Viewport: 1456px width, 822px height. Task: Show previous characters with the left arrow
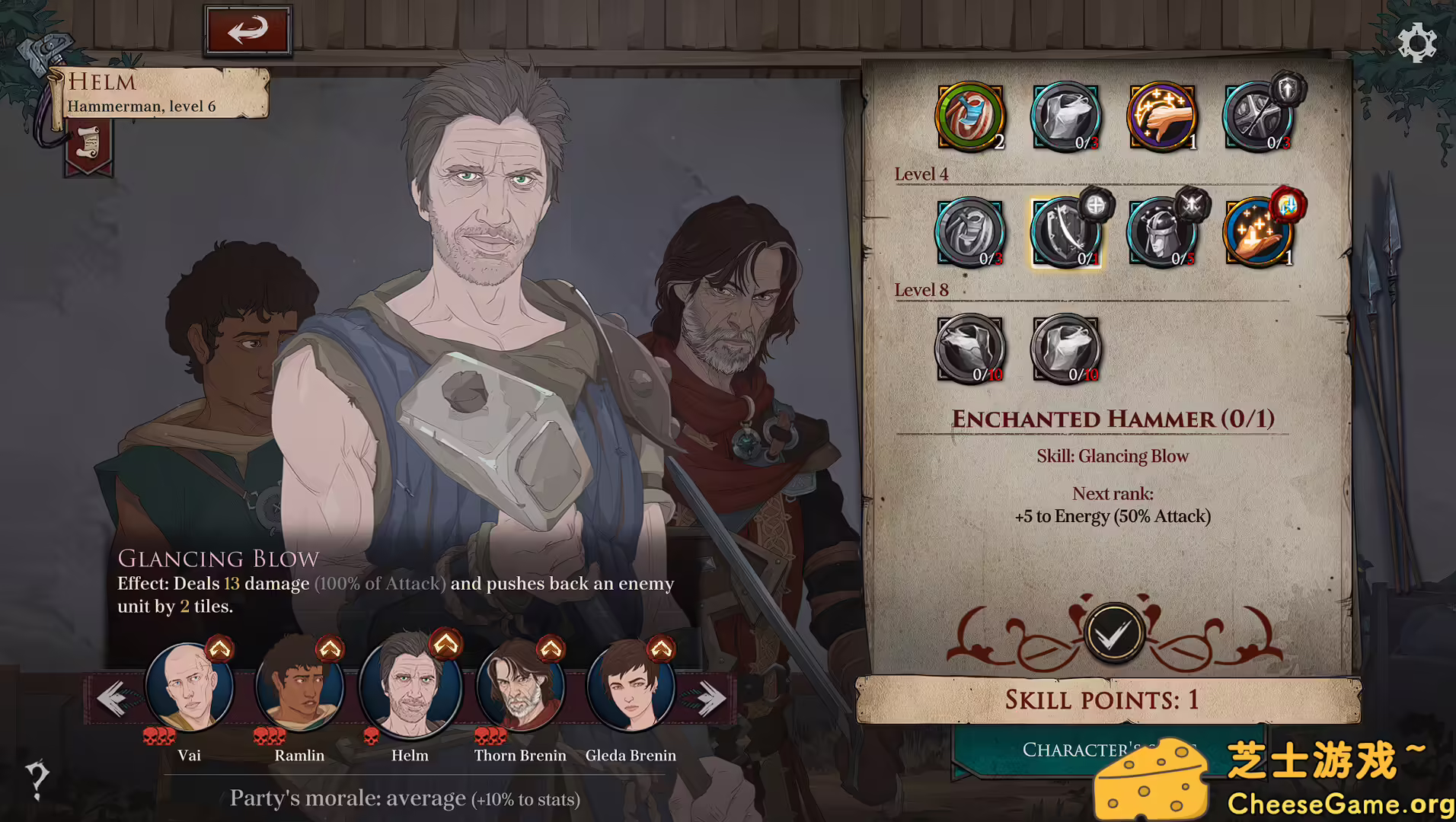tap(112, 698)
